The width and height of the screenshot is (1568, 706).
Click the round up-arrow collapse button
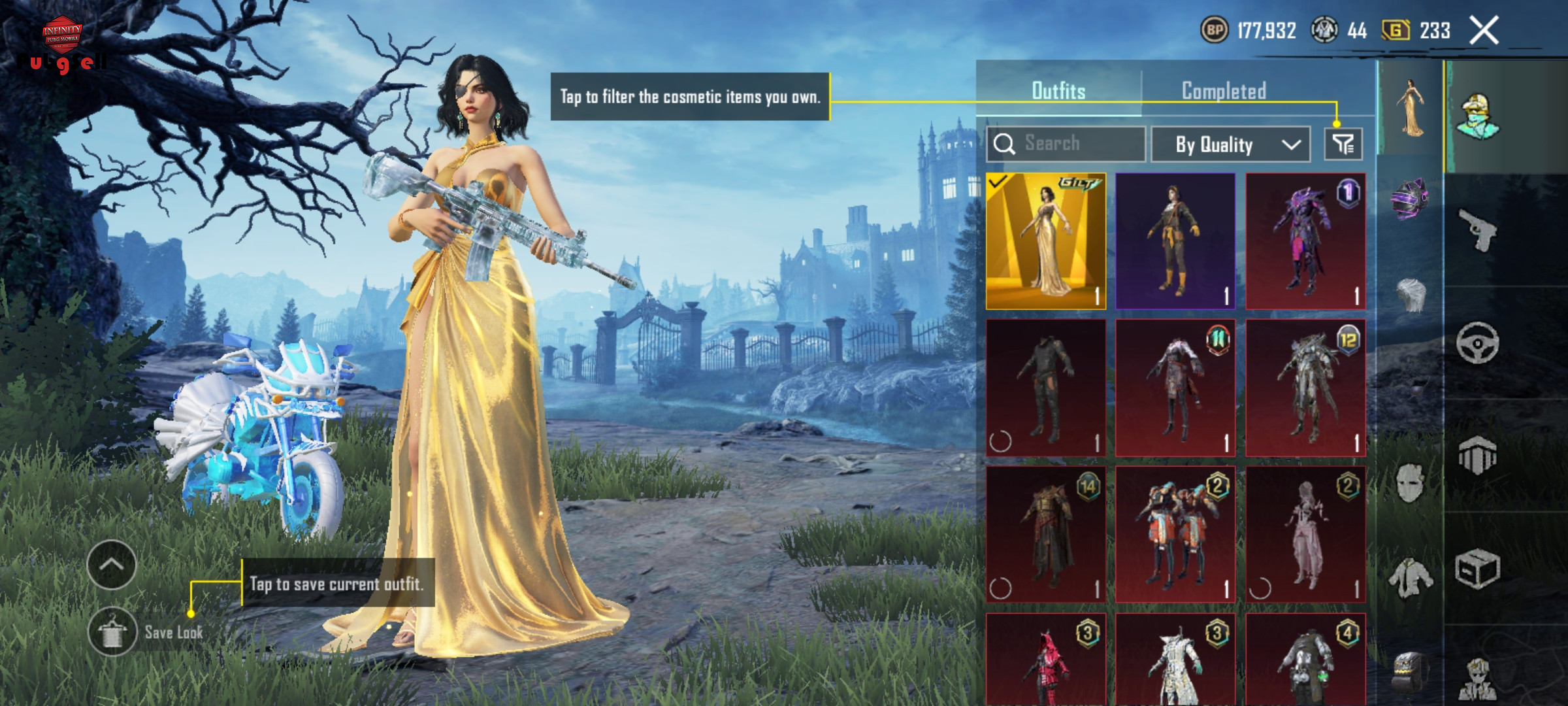(x=112, y=565)
